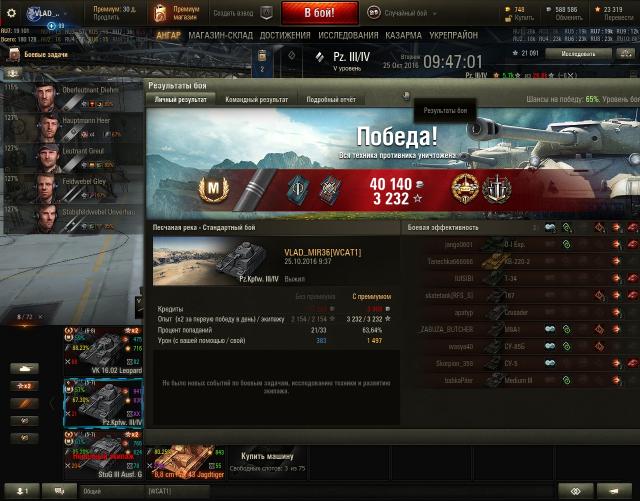The image size is (640, 501).
Task: Open the КАЗАРМА tab
Action: (x=403, y=35)
